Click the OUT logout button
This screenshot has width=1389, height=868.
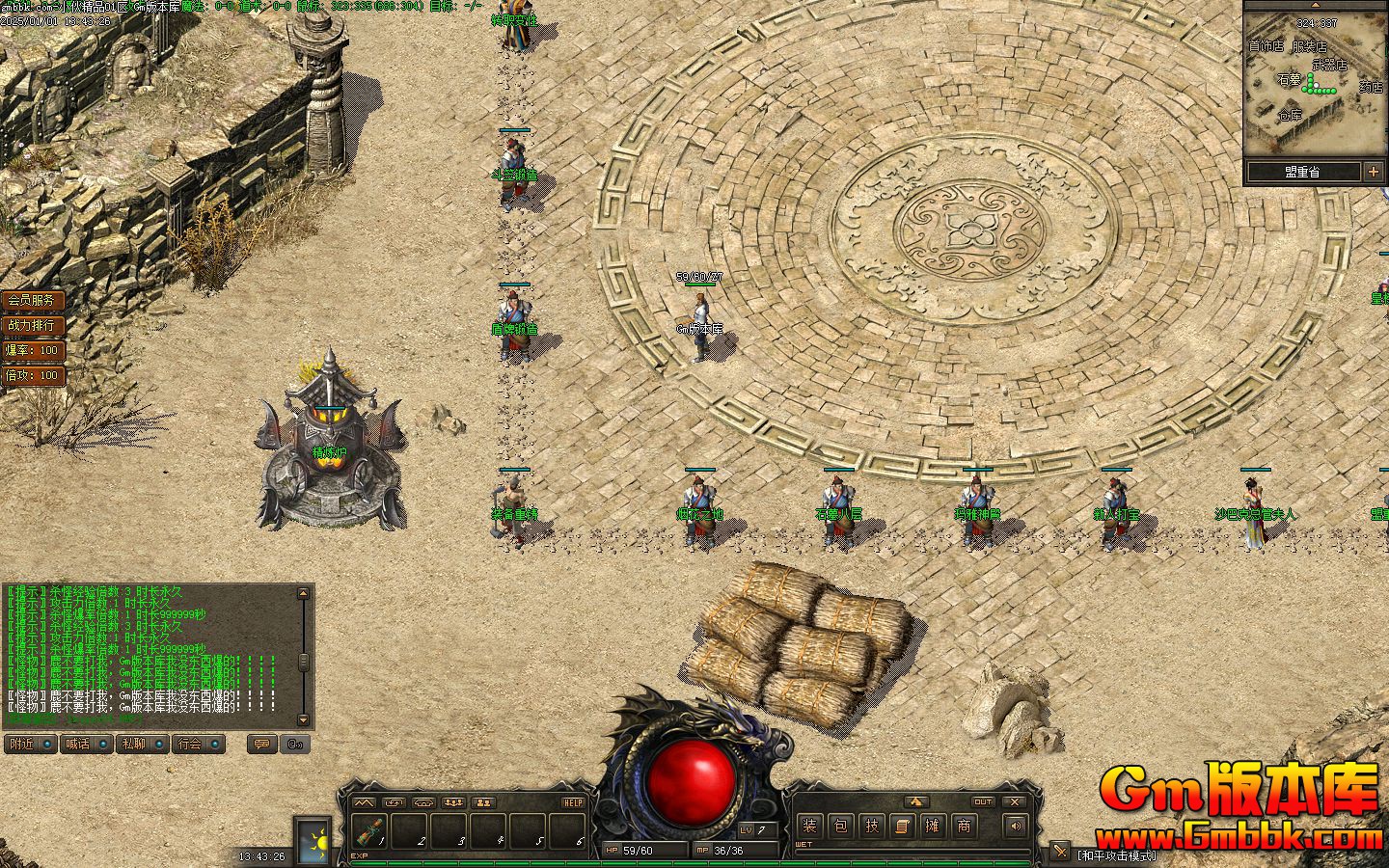coord(982,802)
